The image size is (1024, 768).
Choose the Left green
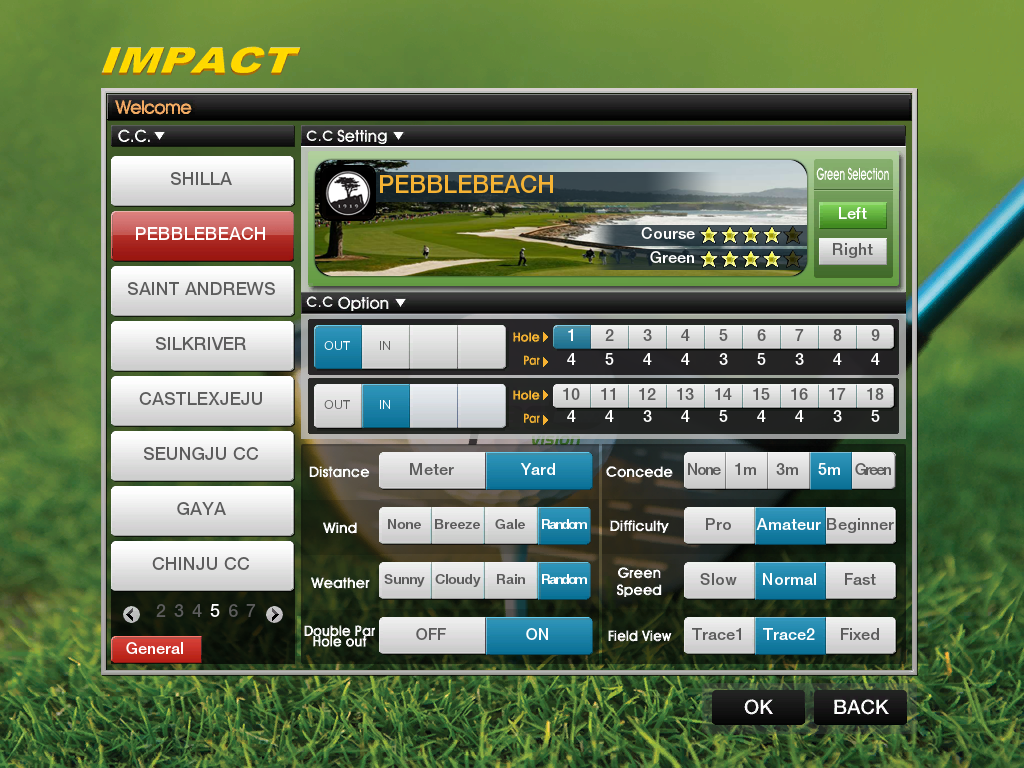tap(852, 214)
